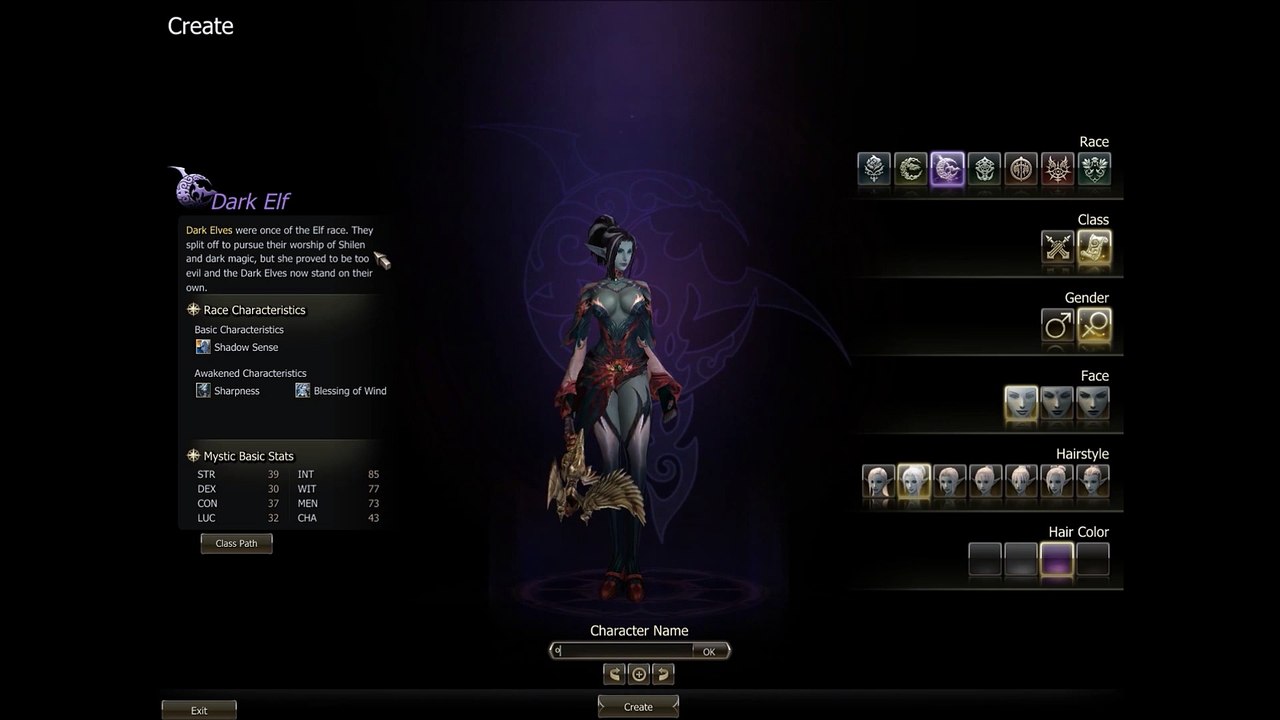The image size is (1280, 720).
Task: Pick the circular sword emblem race
Action: [x=1021, y=169]
